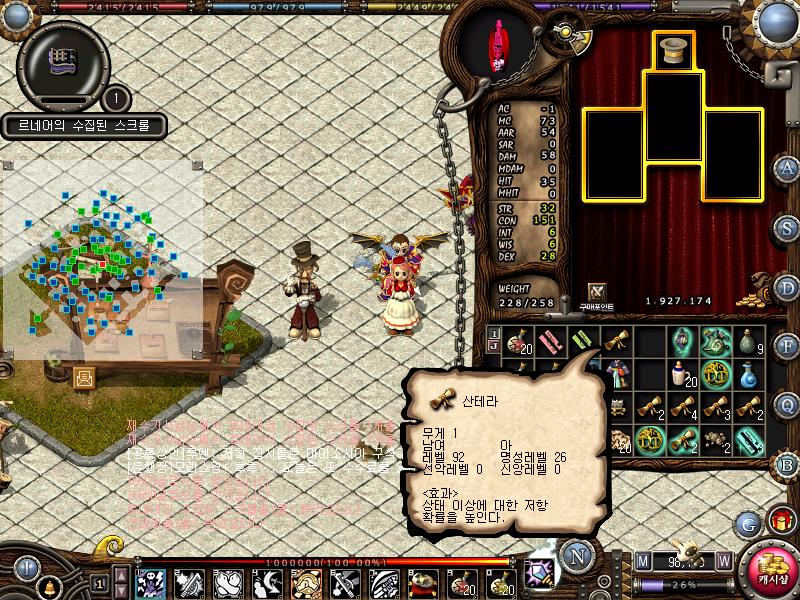The image size is (800, 600).
Task: Click the round Q side button
Action: [x=788, y=404]
